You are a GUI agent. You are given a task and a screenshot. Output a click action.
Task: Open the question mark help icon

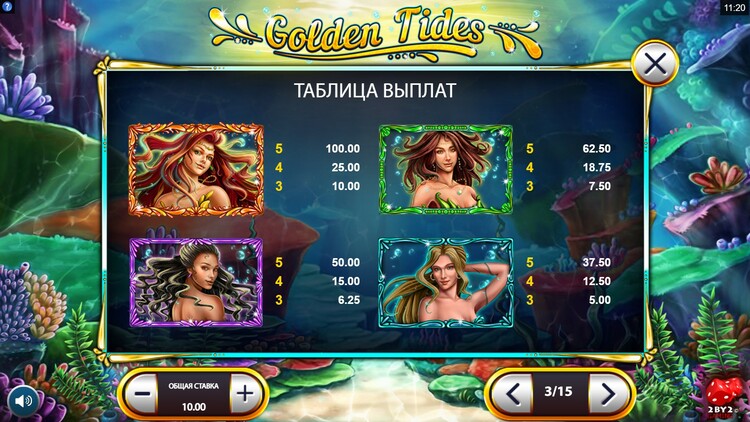click(x=7, y=7)
